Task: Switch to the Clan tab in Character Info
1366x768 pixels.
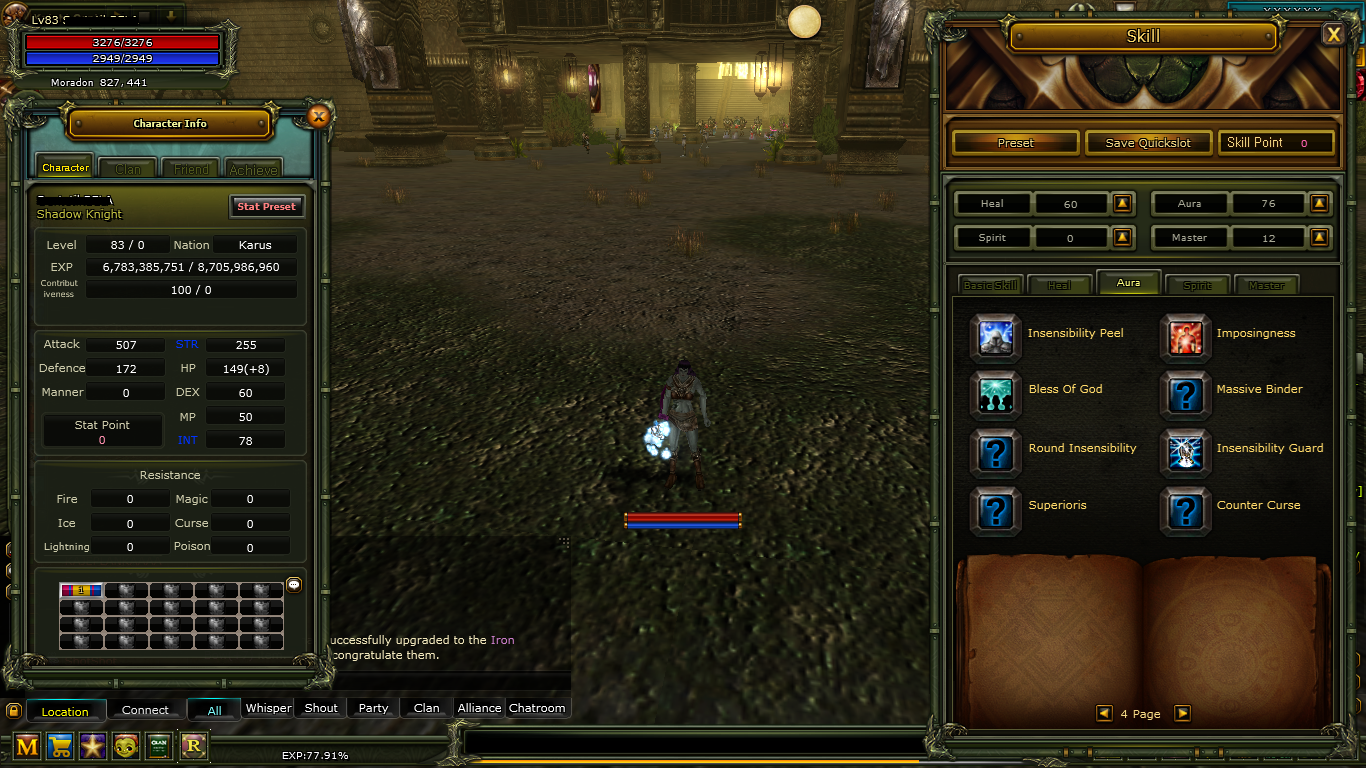Action: [128, 169]
